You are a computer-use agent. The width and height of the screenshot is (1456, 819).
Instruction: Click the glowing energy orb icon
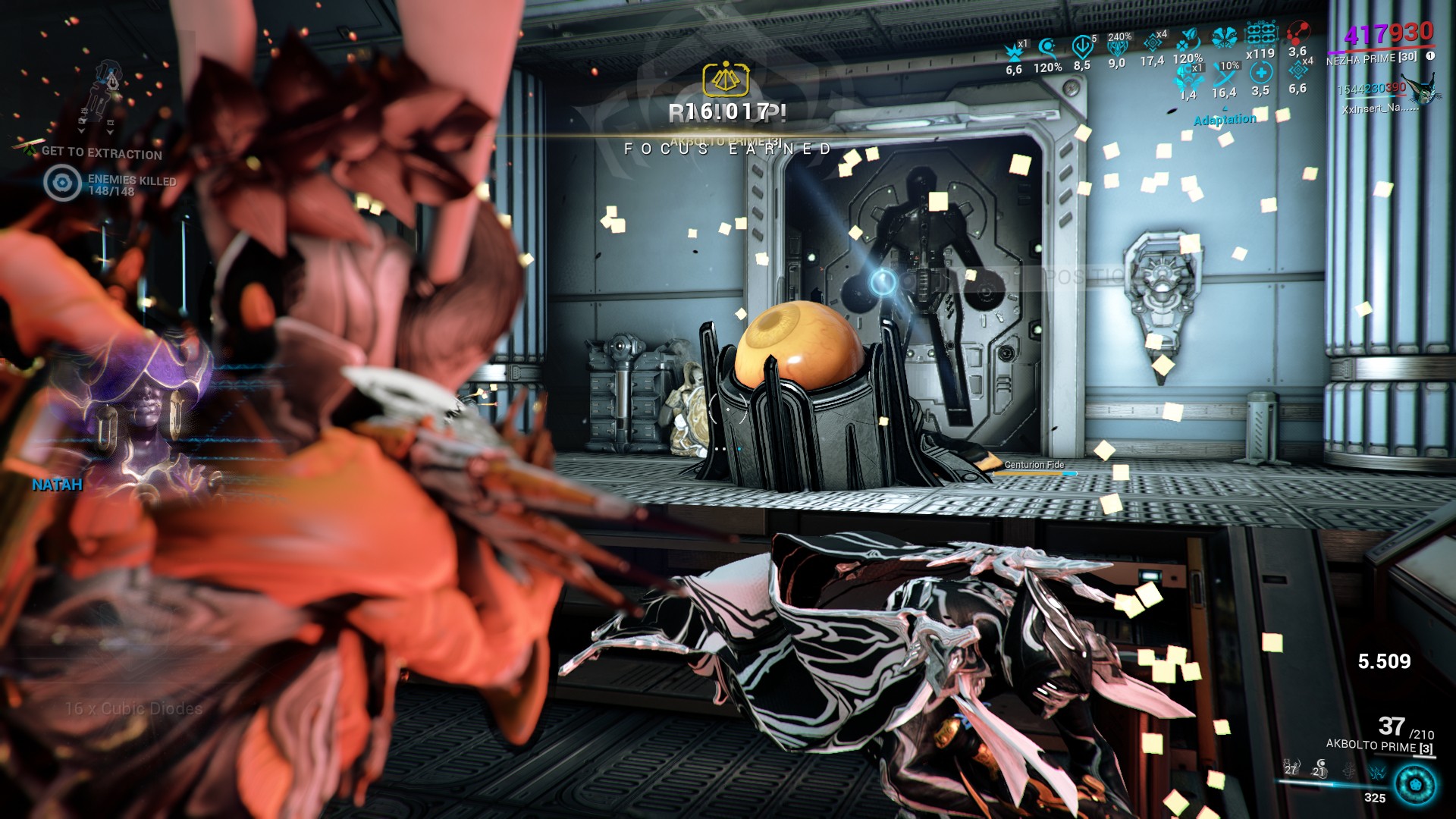[1414, 784]
